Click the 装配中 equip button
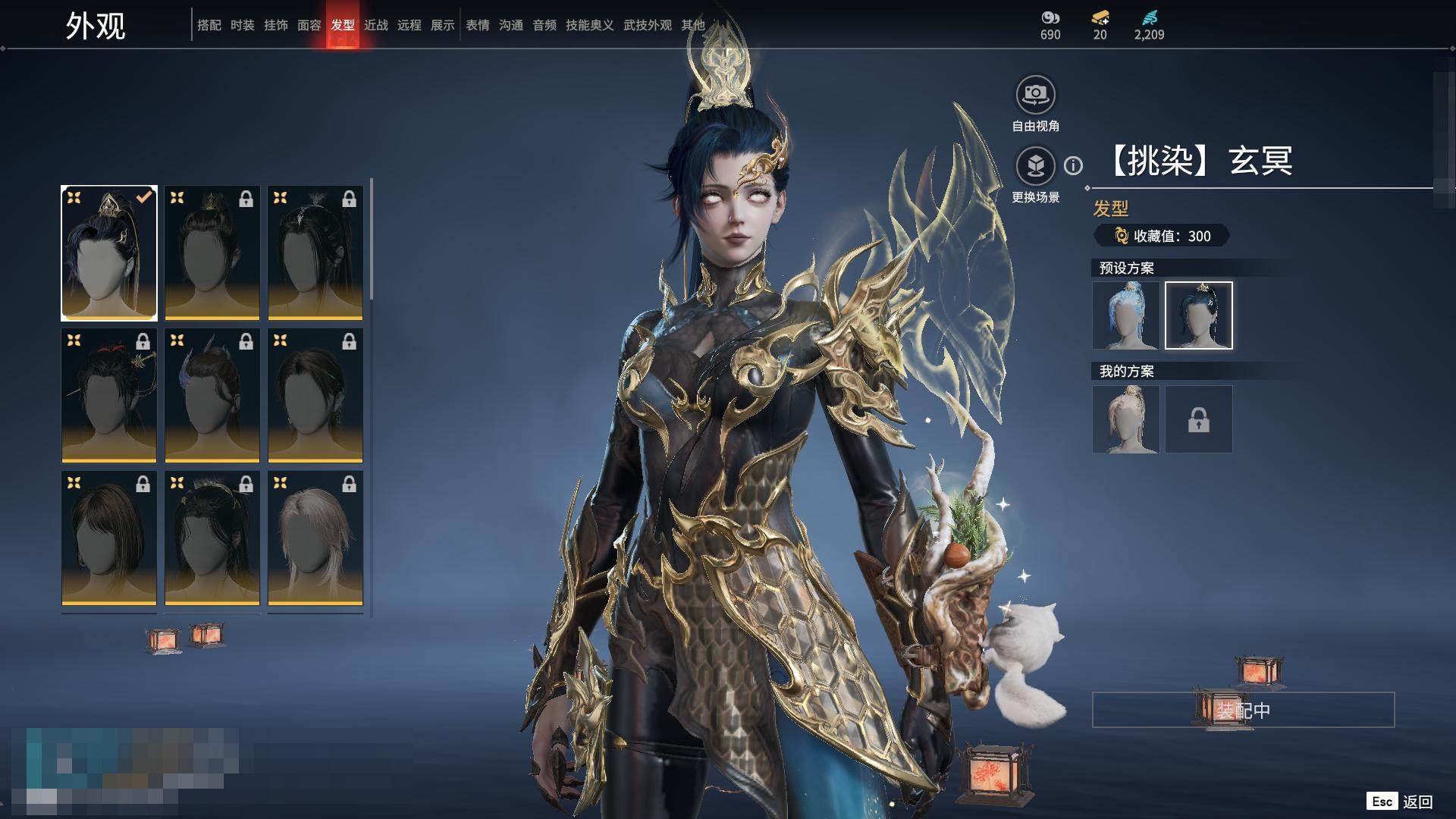 [1243, 711]
